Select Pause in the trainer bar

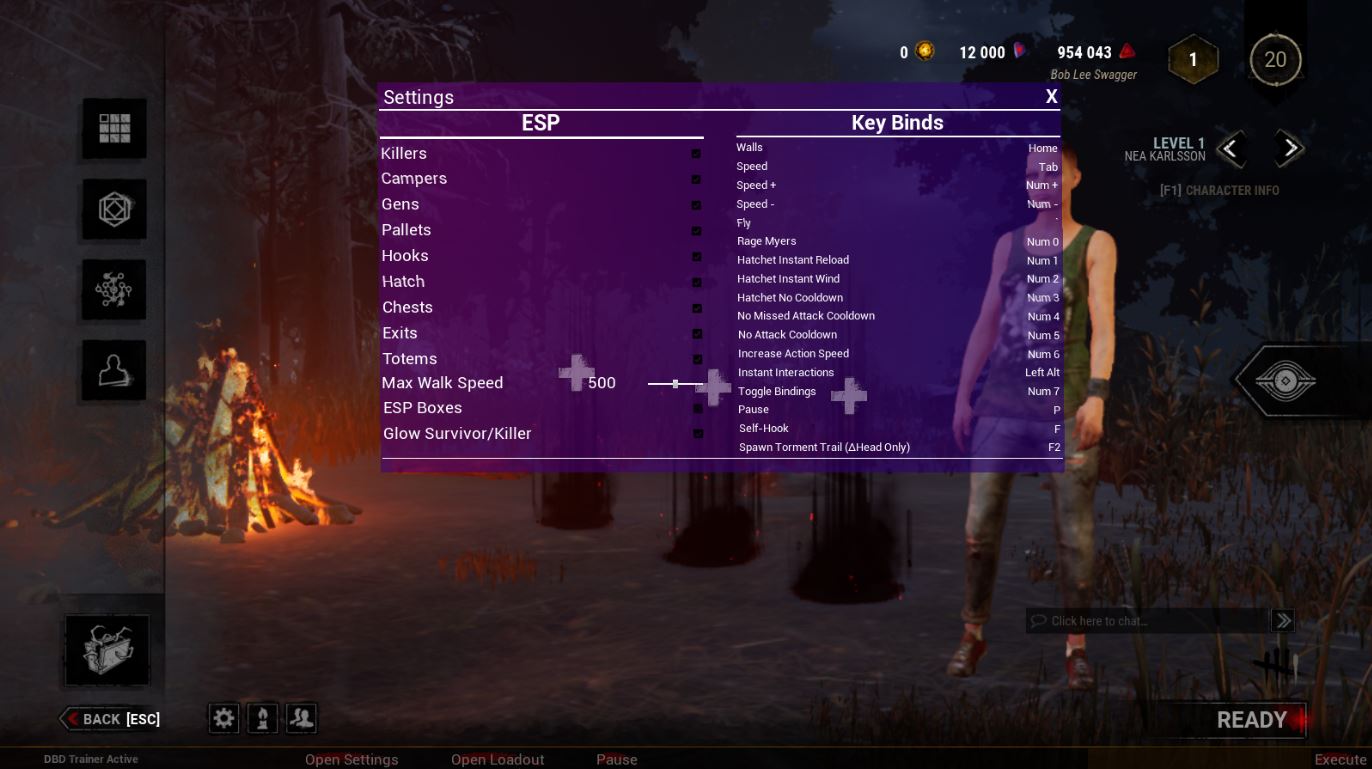coord(616,759)
